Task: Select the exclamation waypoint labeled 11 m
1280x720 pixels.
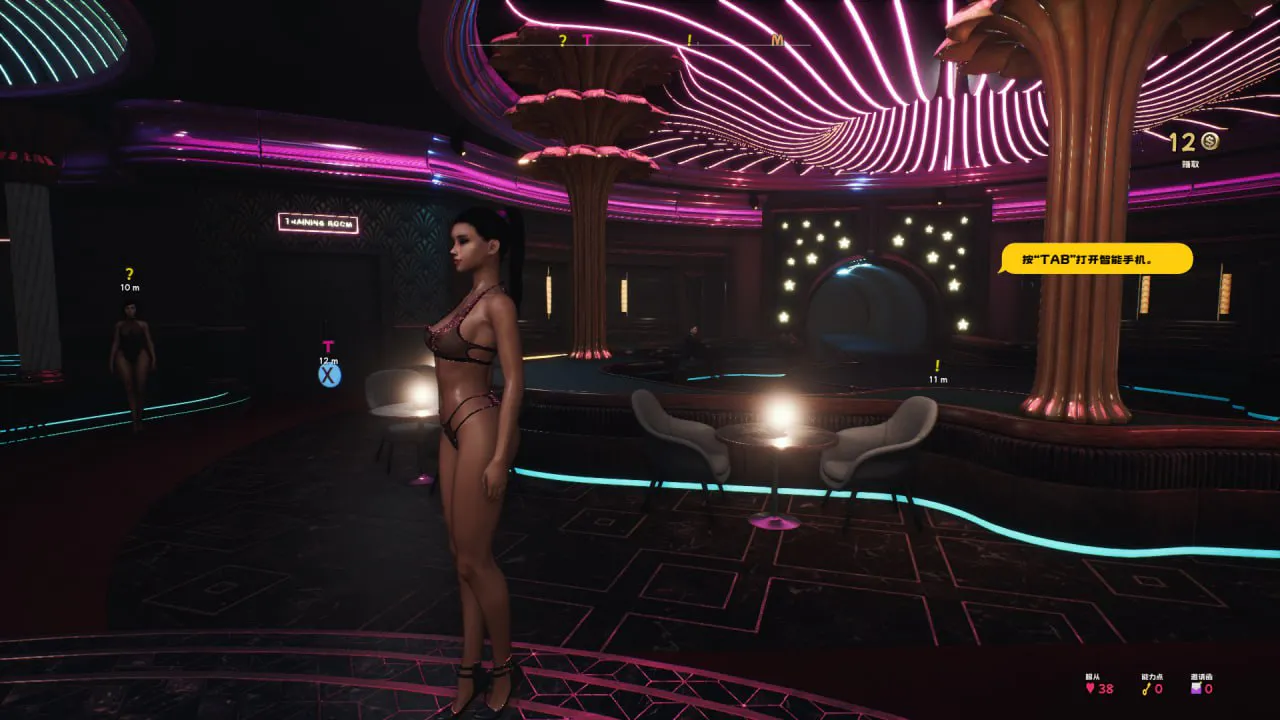Action: (x=937, y=366)
